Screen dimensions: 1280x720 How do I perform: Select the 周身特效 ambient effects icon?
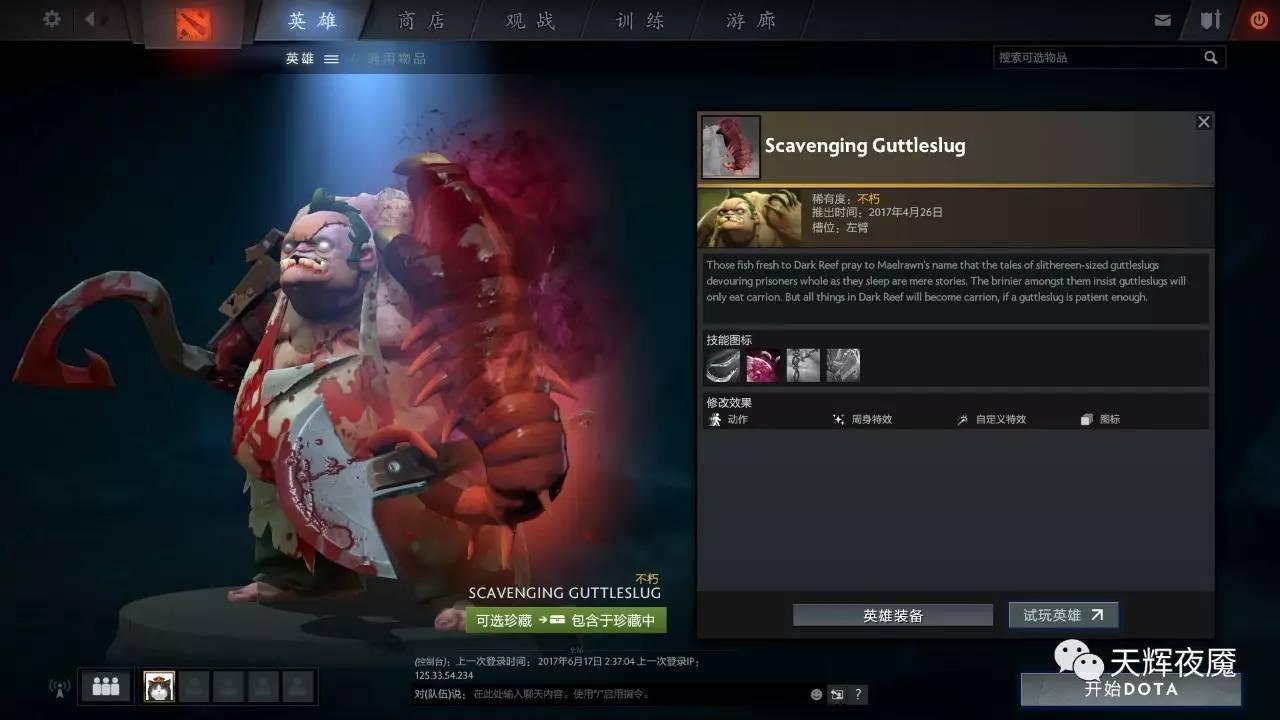(x=838, y=419)
